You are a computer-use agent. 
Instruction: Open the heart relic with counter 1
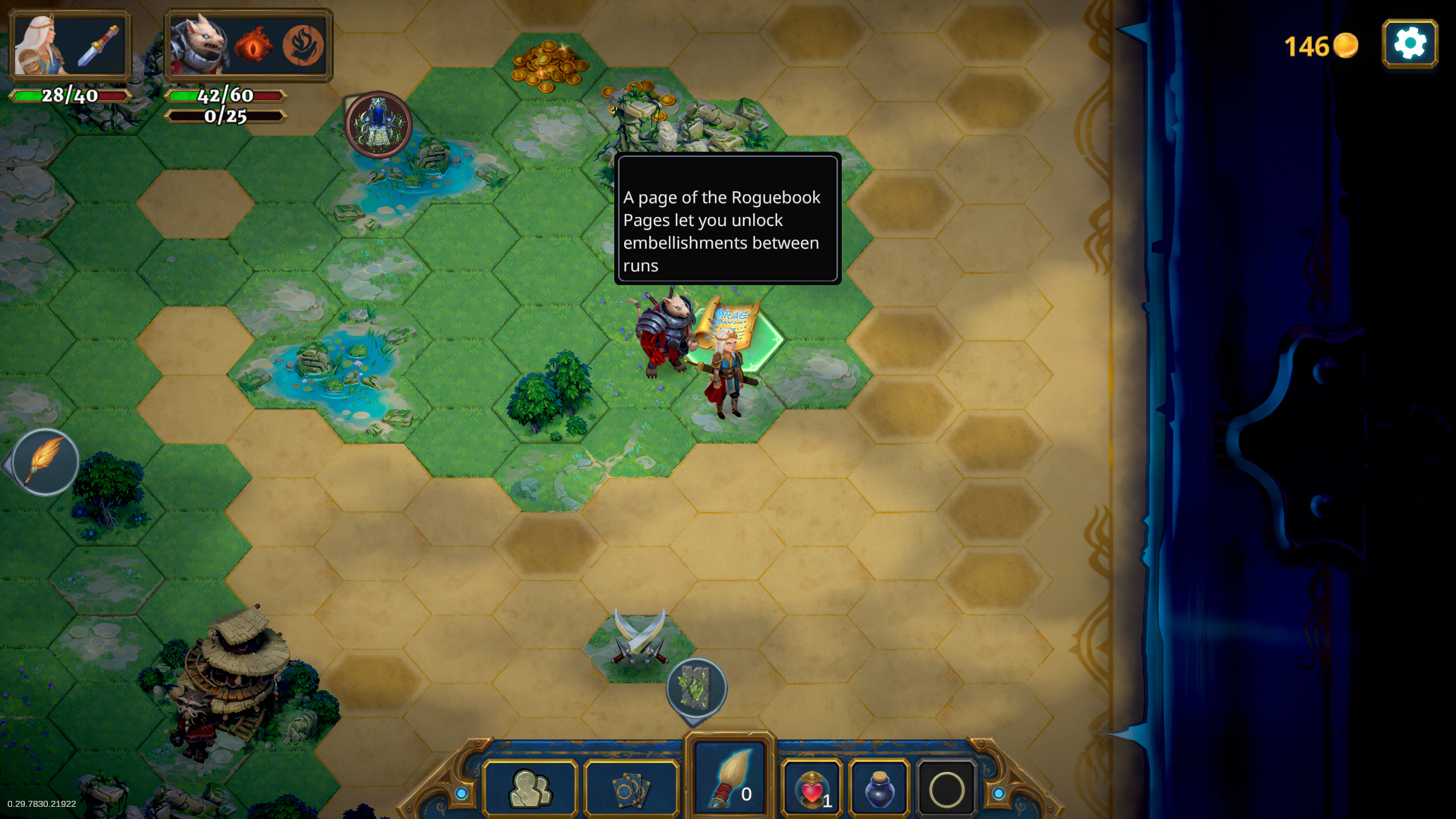pyautogui.click(x=813, y=789)
